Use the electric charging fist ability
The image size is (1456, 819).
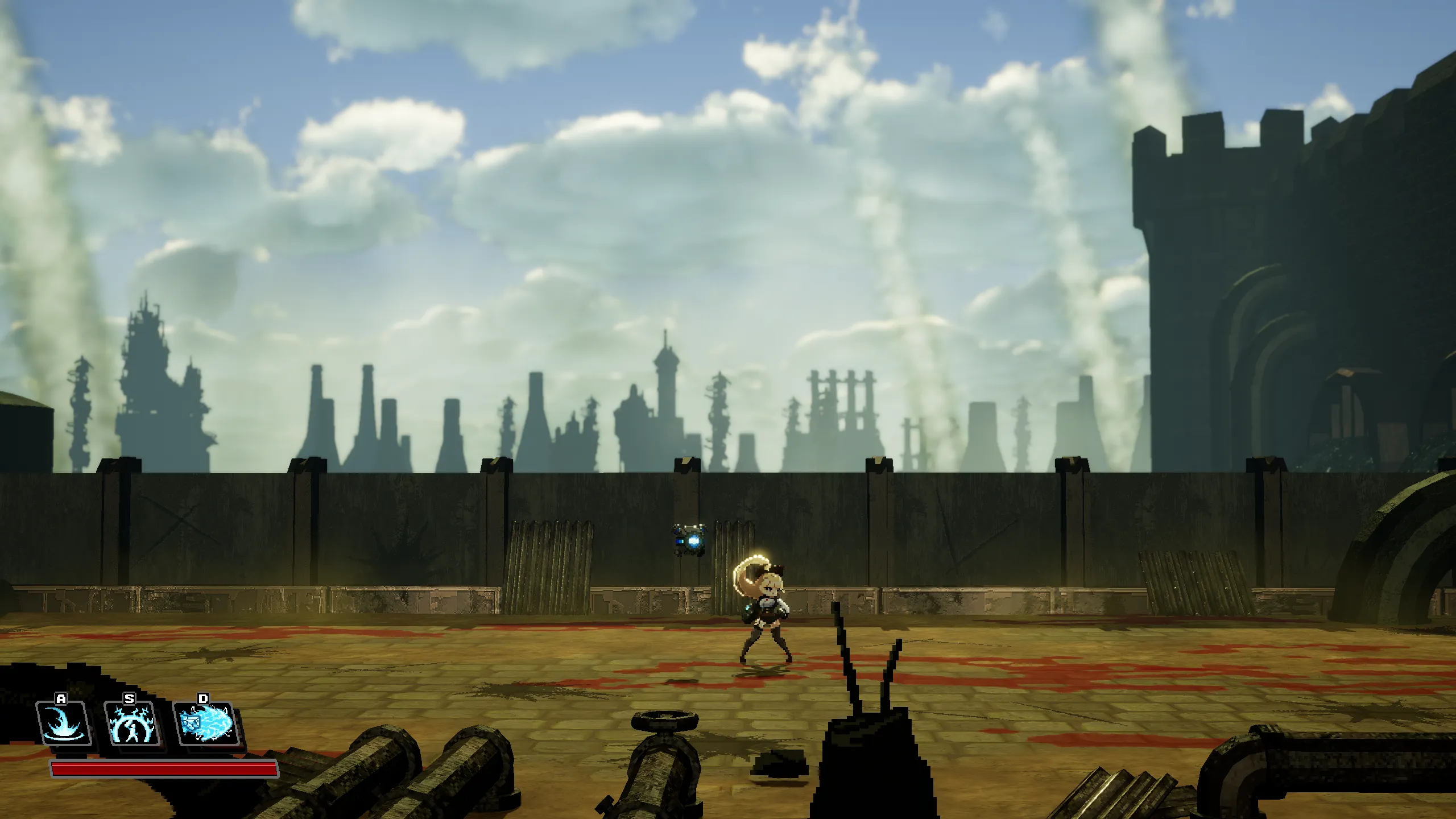[206, 723]
